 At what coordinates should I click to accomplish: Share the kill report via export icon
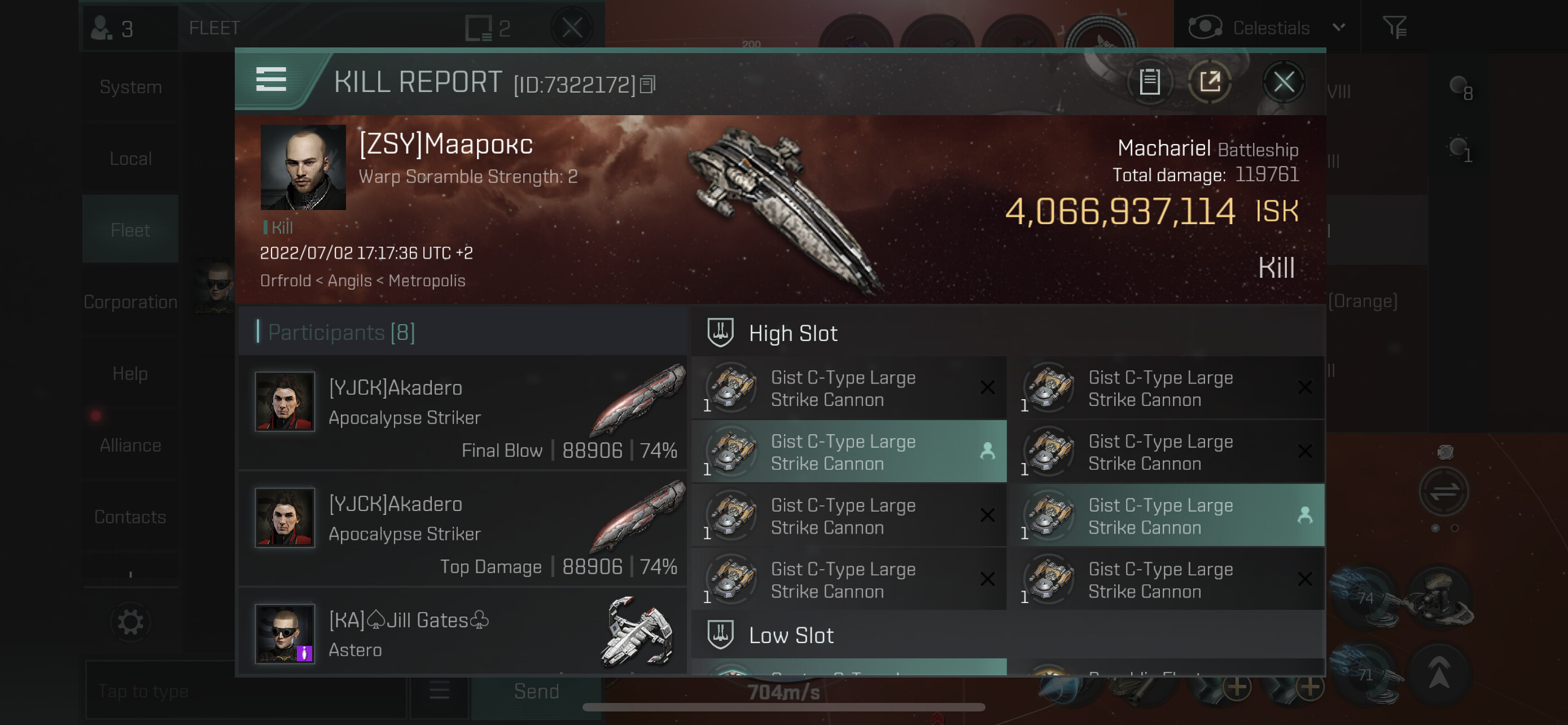1210,81
